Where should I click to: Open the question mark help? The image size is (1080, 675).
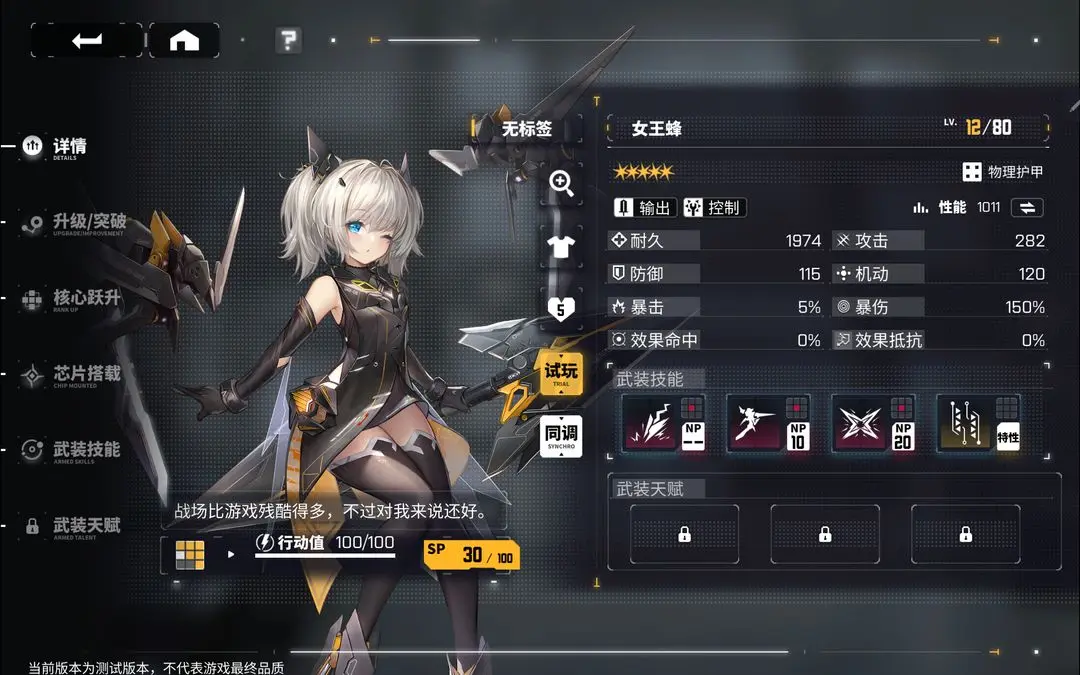pyautogui.click(x=289, y=40)
